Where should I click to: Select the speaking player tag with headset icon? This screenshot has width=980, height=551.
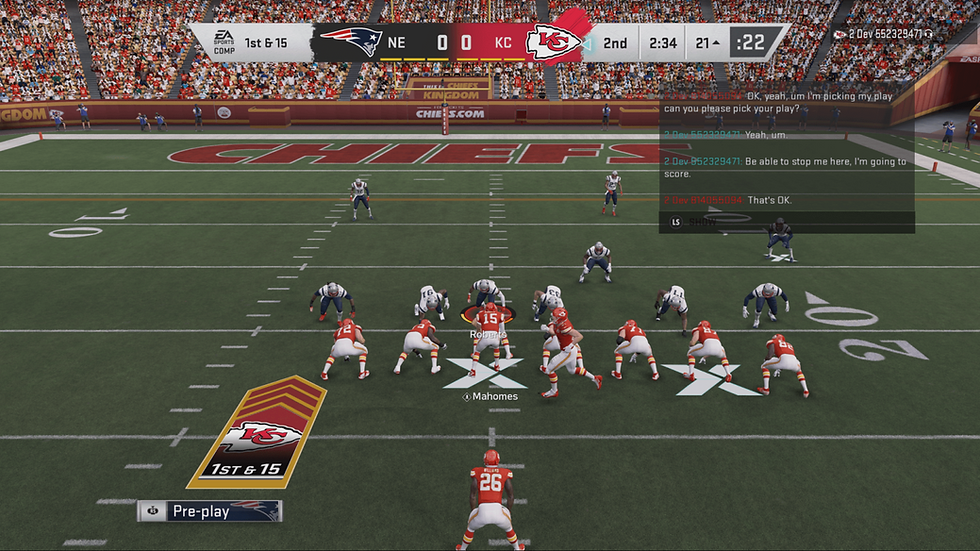(883, 34)
